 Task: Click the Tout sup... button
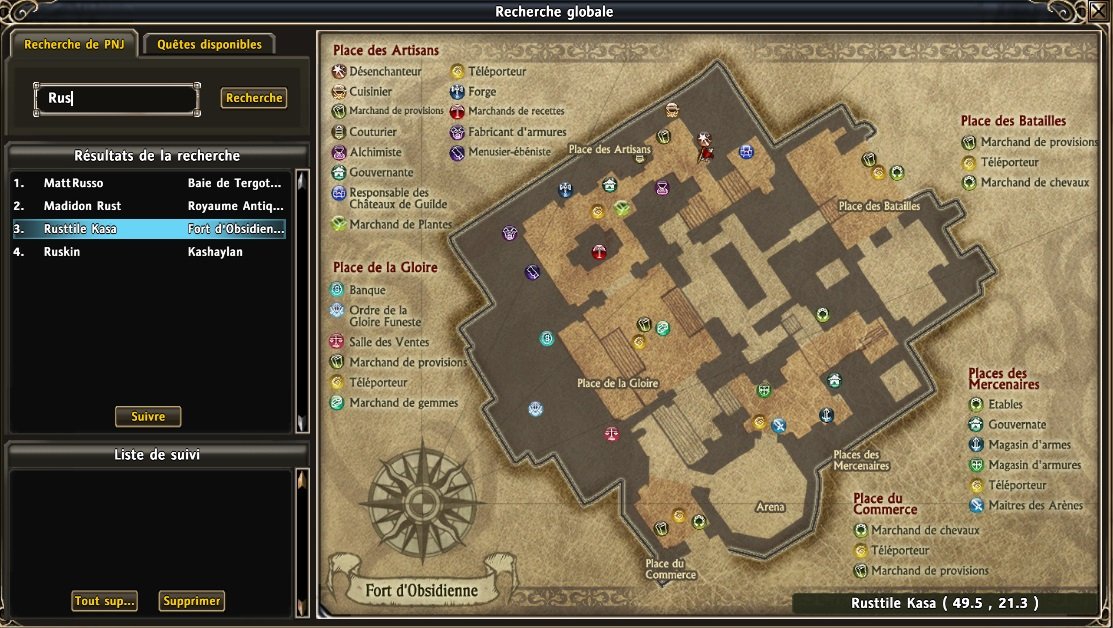[104, 601]
